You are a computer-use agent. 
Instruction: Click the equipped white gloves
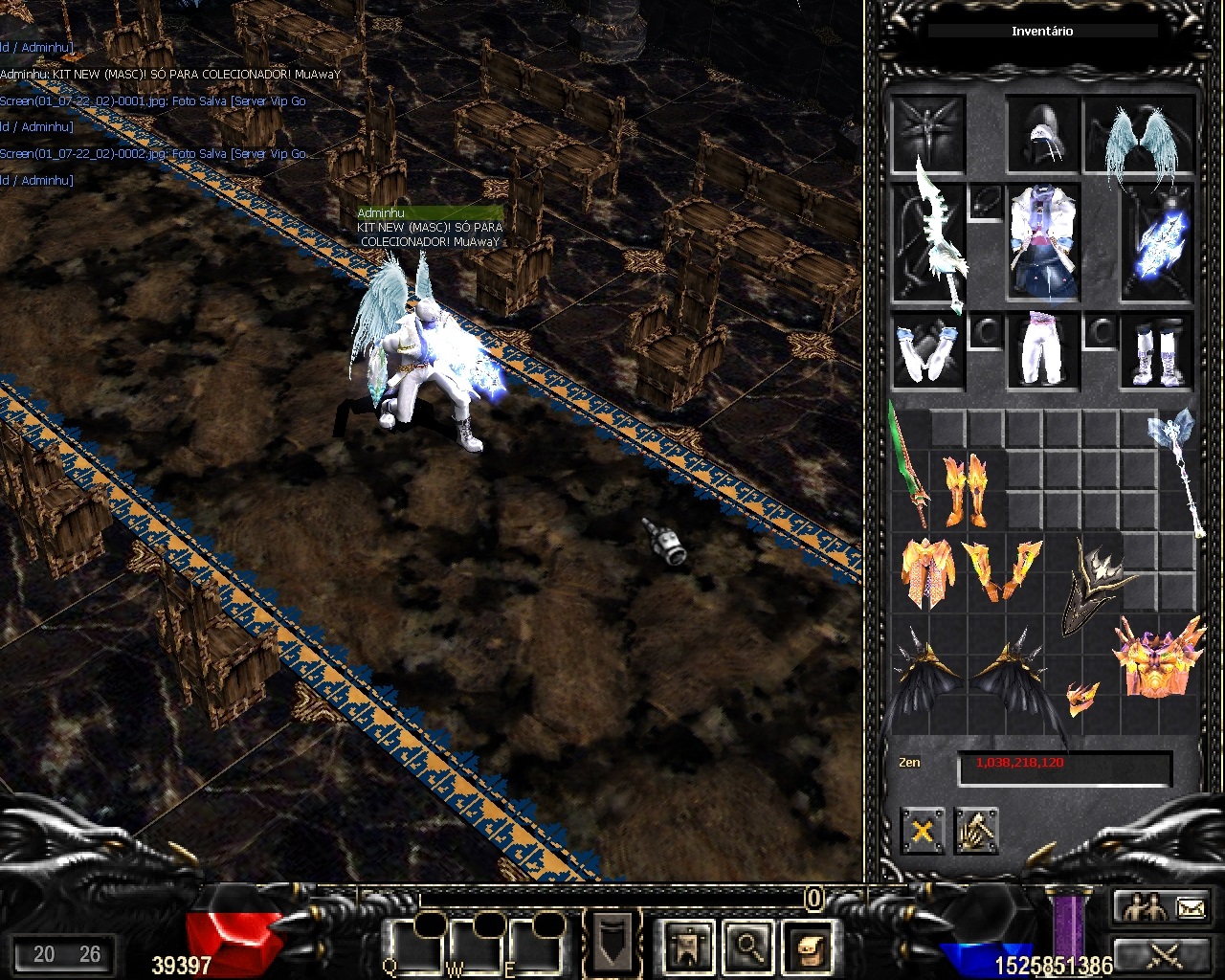pyautogui.click(x=926, y=349)
